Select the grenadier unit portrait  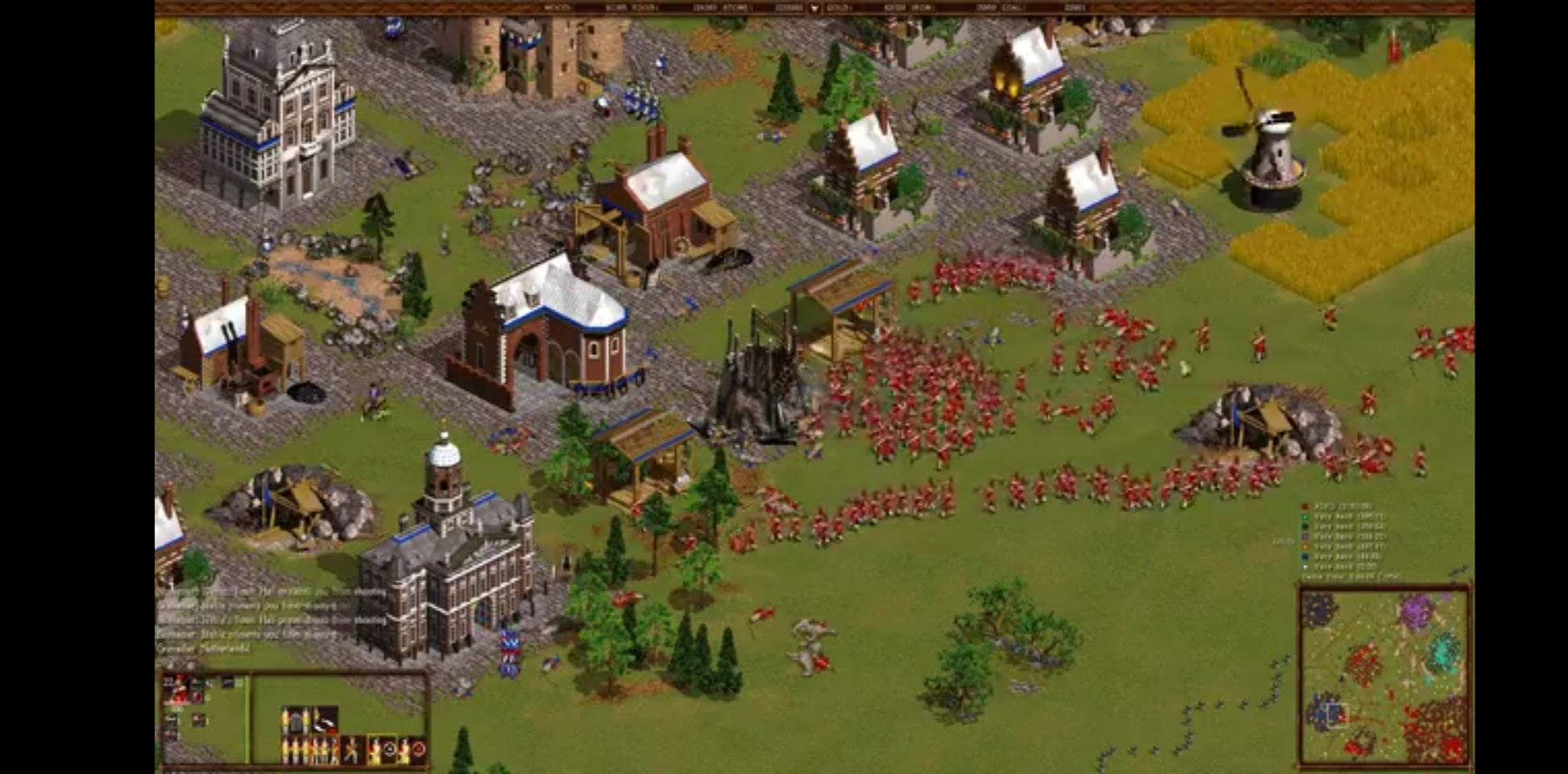point(177,689)
